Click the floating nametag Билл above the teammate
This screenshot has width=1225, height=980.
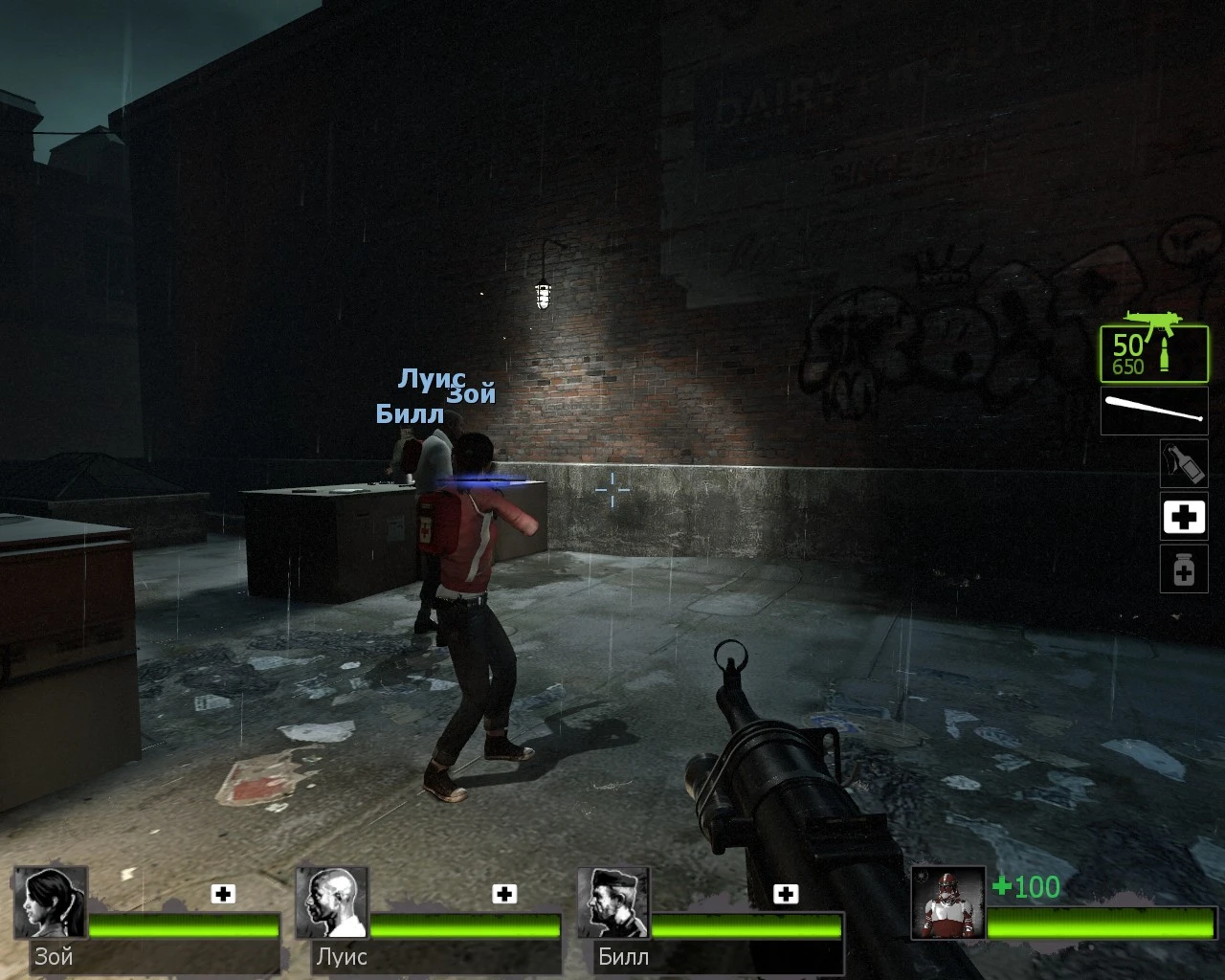410,414
